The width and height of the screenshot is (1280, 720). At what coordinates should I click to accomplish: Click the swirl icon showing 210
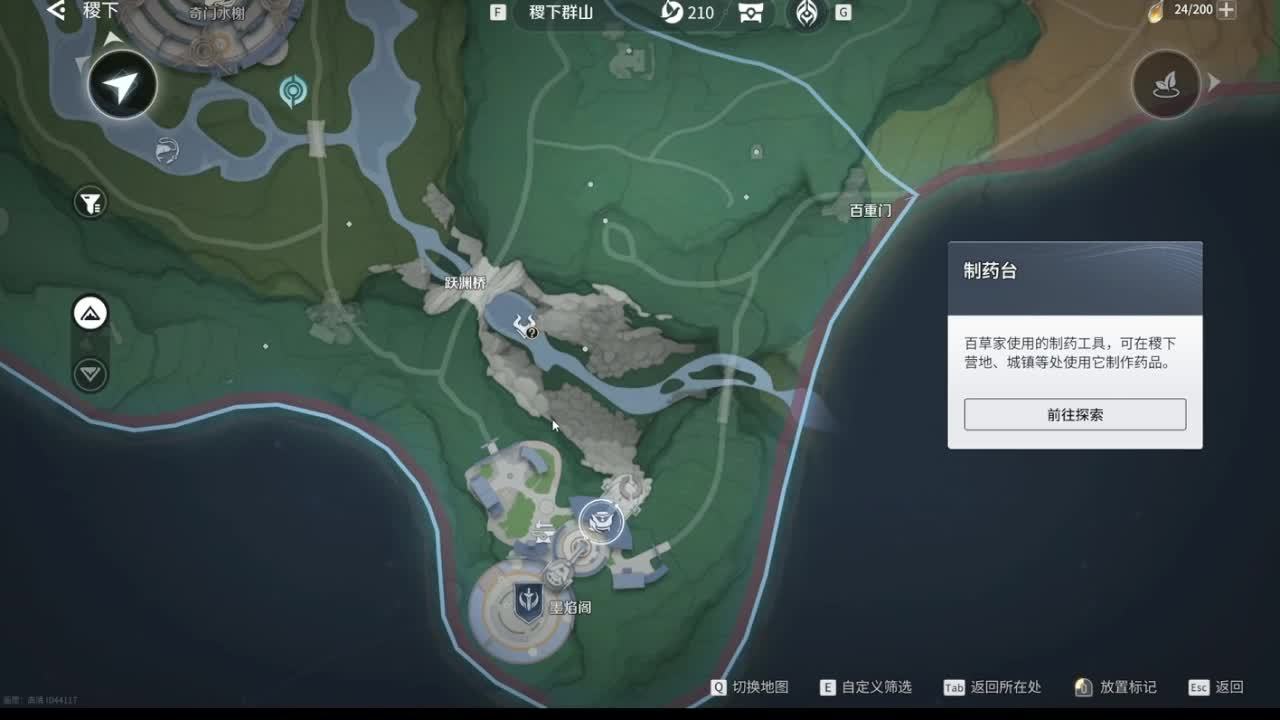[673, 13]
